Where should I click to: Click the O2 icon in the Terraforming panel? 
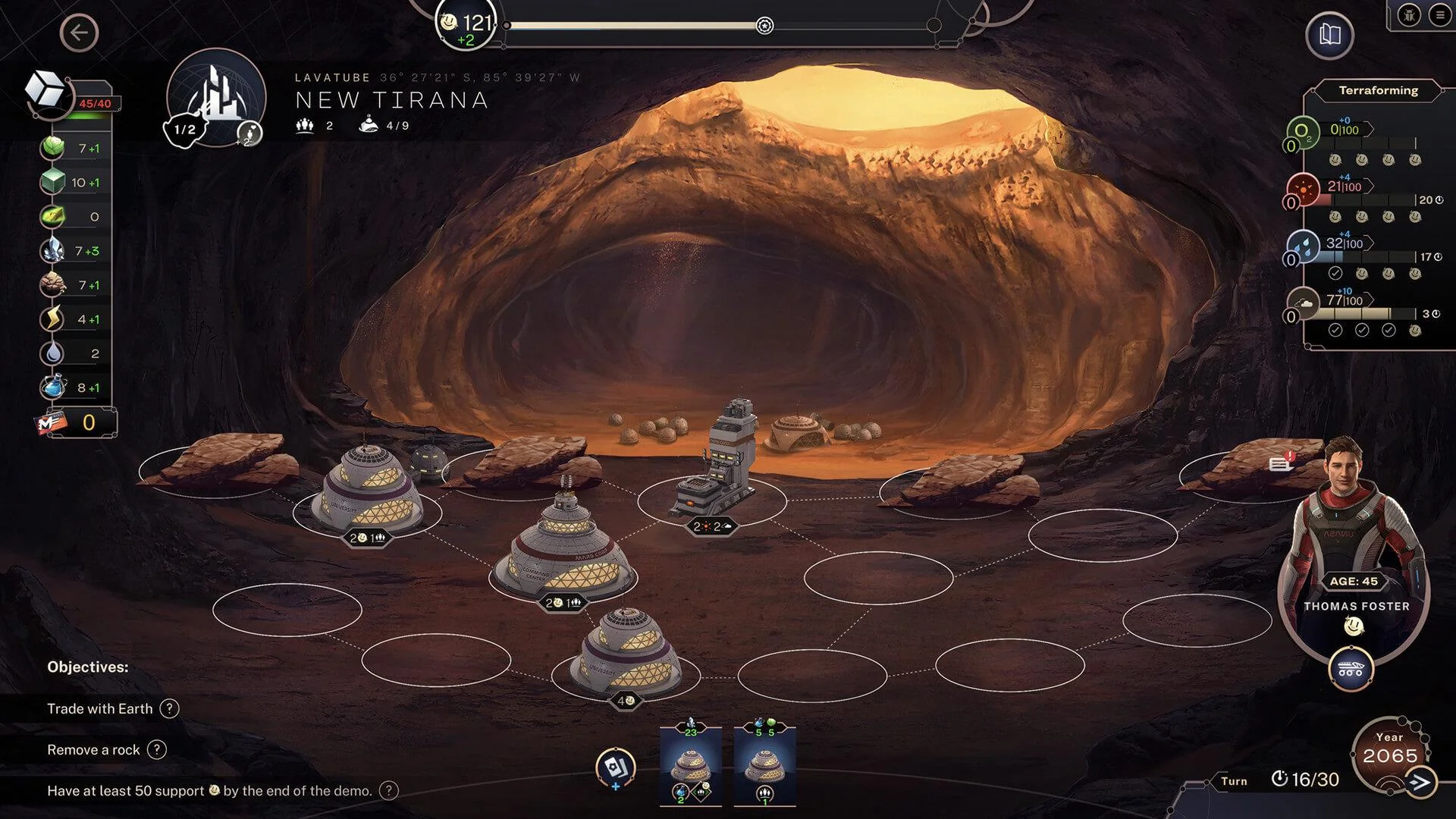coord(1304,130)
